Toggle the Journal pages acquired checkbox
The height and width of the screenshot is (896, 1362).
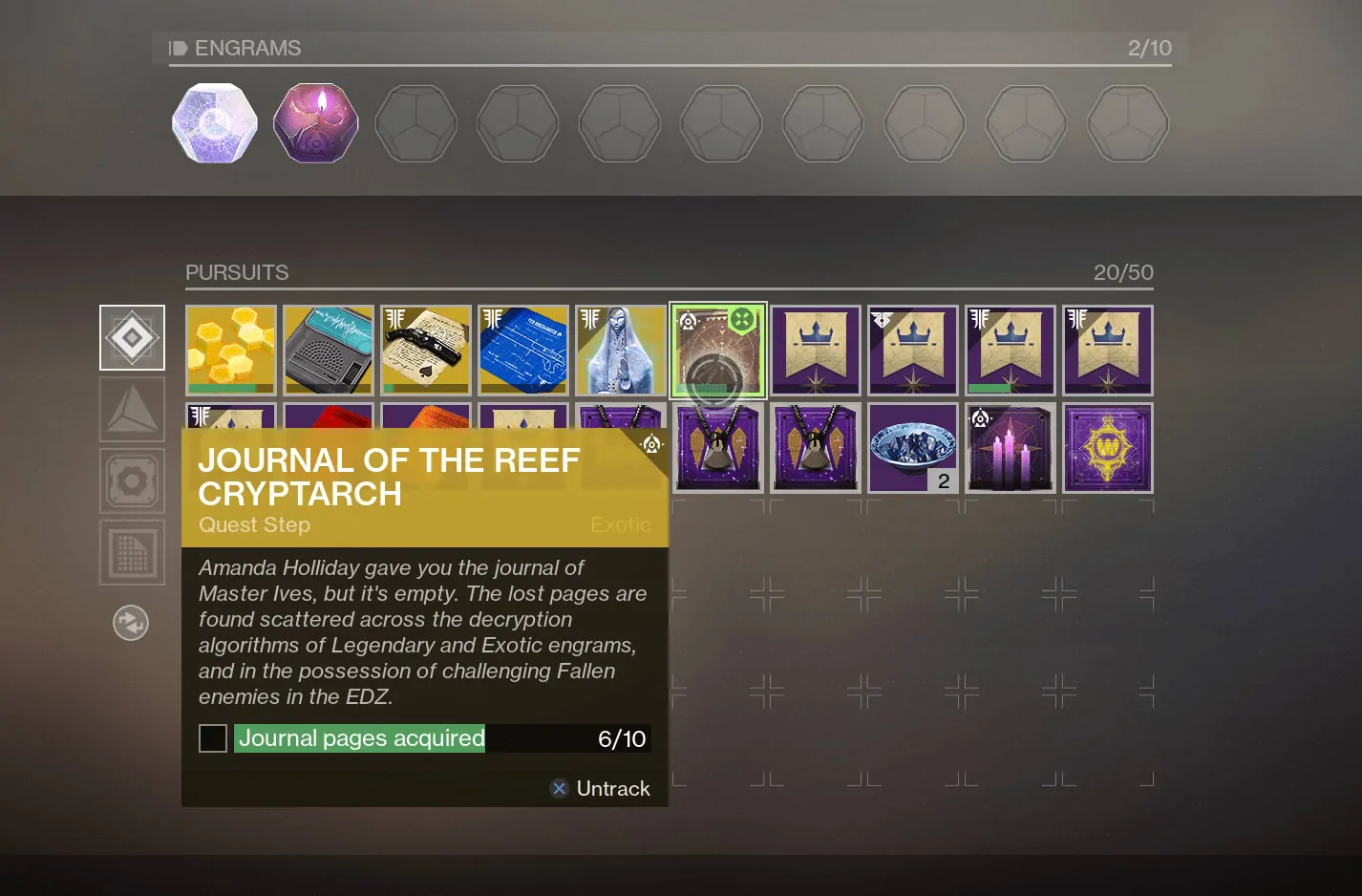pos(212,738)
